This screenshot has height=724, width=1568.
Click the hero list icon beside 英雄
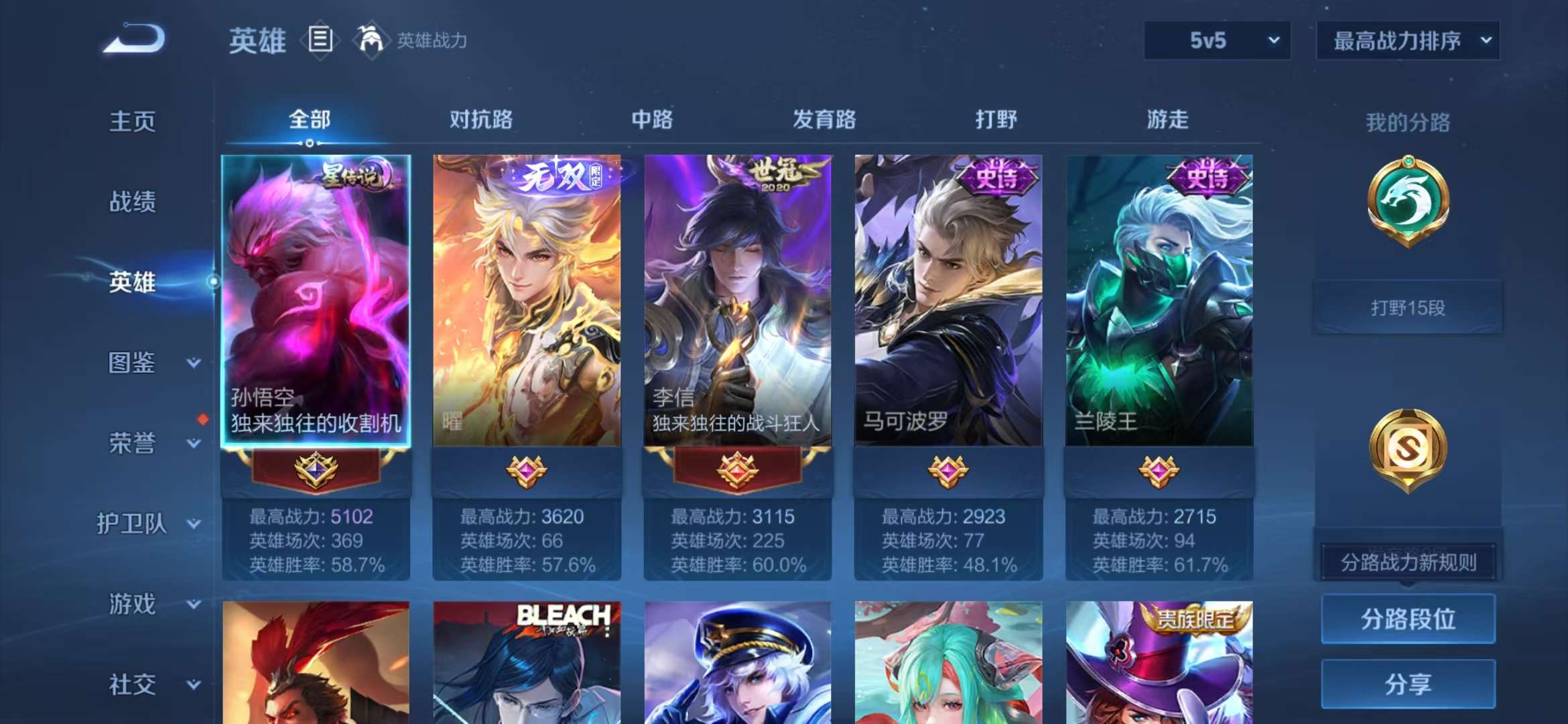tap(322, 40)
